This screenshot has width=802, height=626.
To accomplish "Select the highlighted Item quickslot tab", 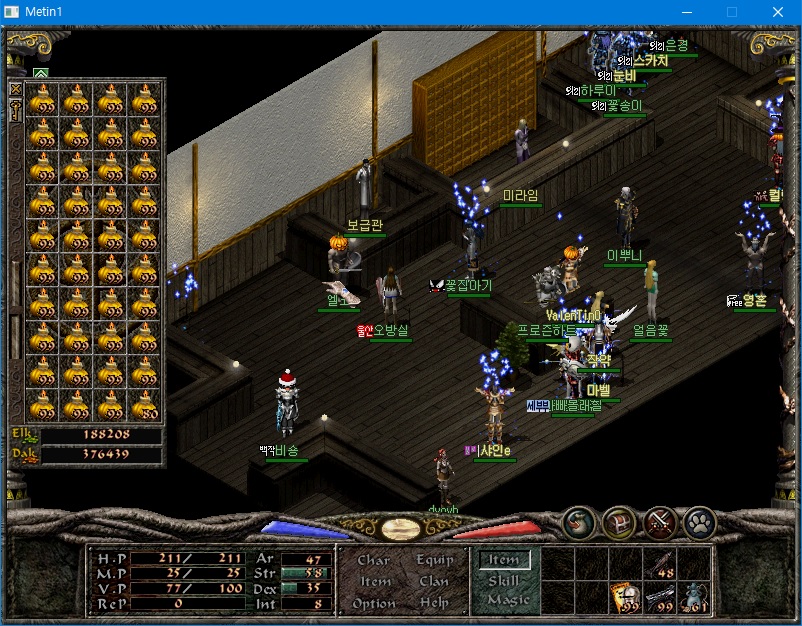I will pos(503,560).
